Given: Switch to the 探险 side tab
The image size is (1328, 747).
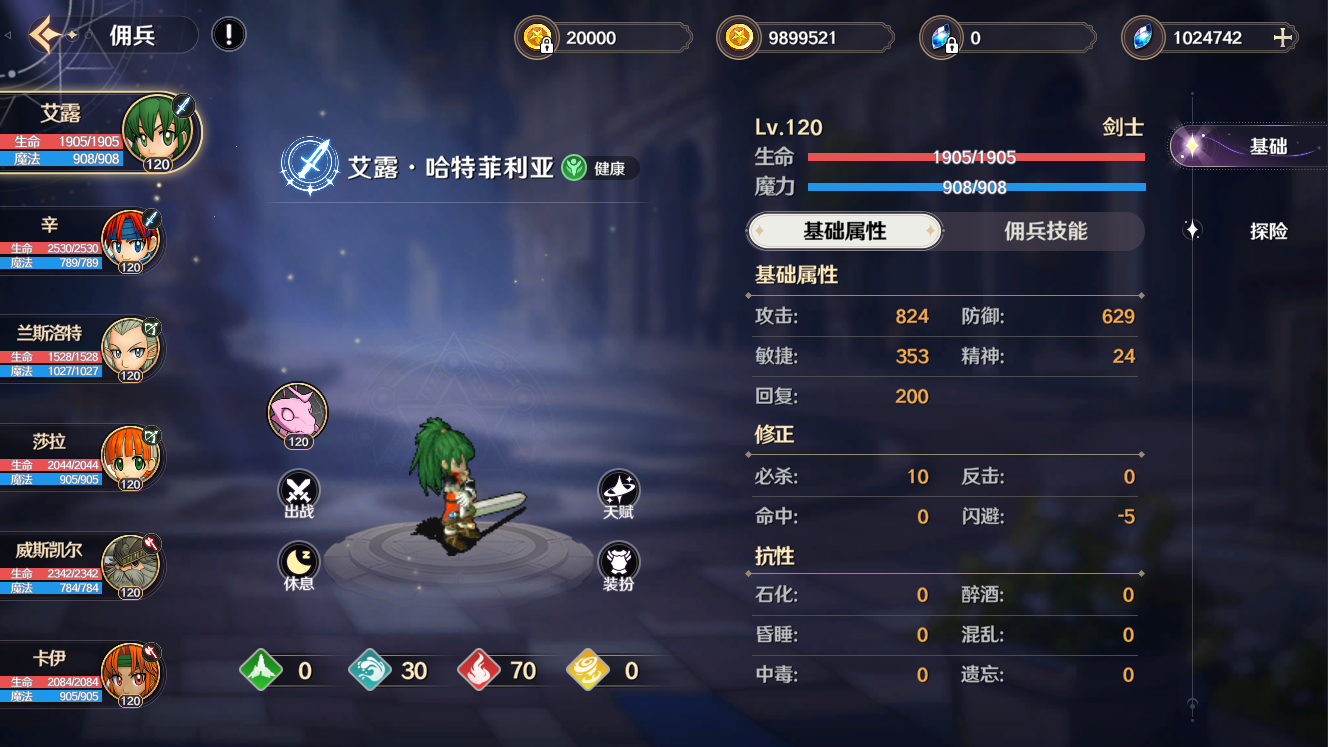Looking at the screenshot, I should 1267,231.
